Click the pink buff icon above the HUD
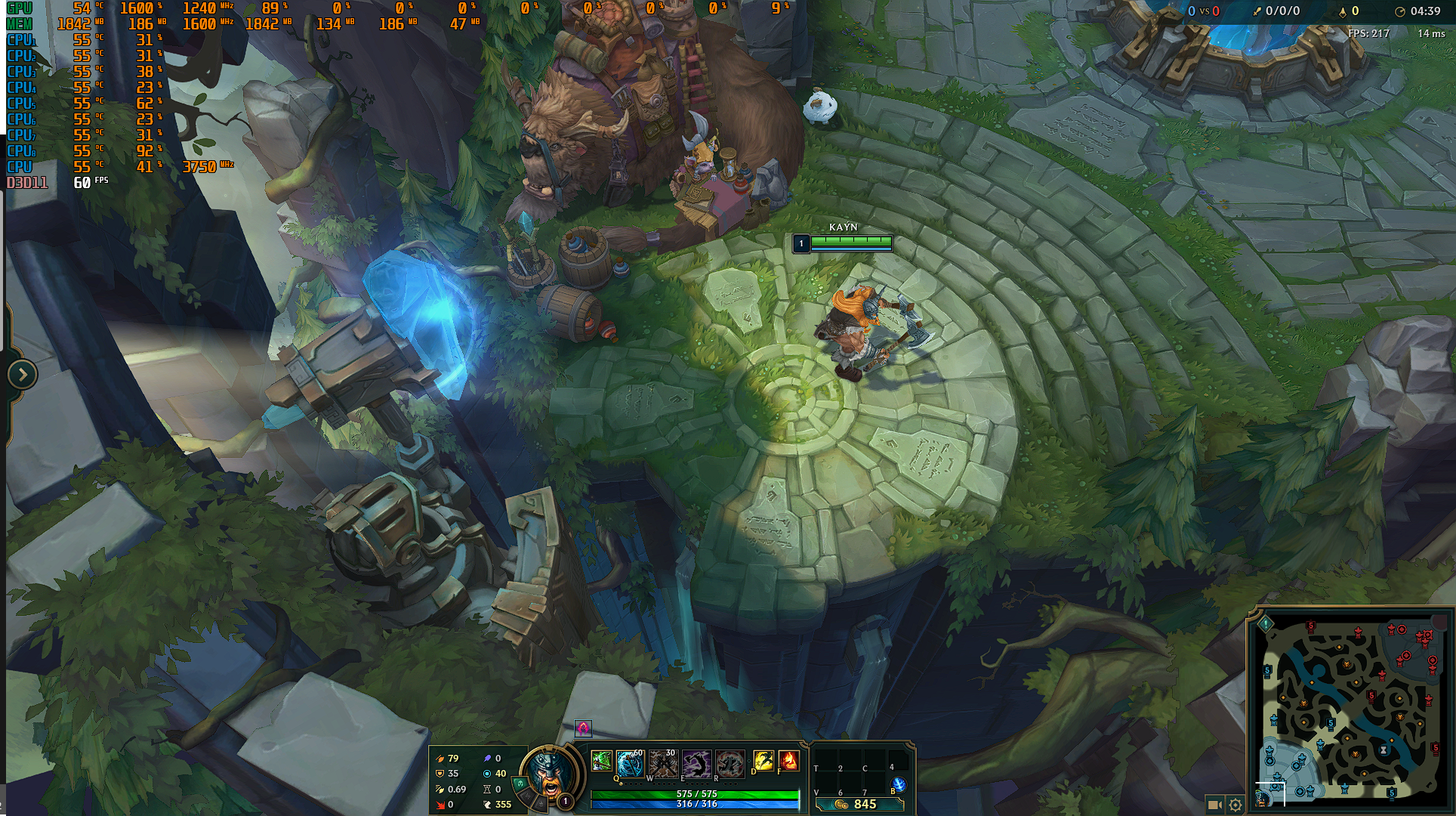Image resolution: width=1456 pixels, height=816 pixels. point(583,728)
